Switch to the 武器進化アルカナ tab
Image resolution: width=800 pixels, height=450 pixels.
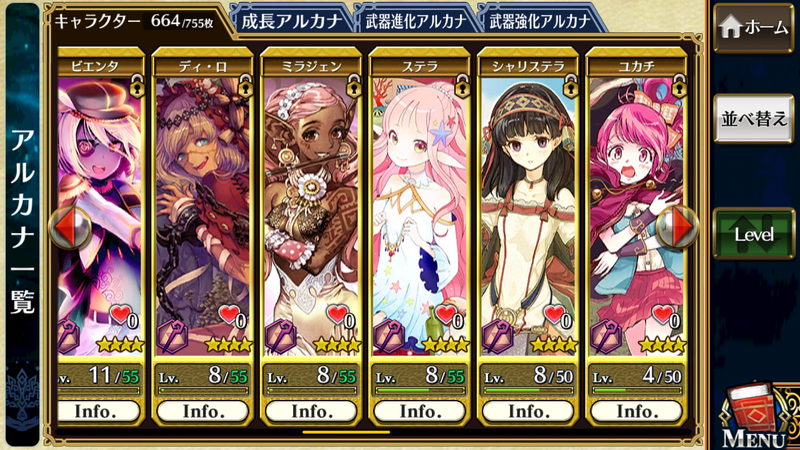[x=413, y=18]
